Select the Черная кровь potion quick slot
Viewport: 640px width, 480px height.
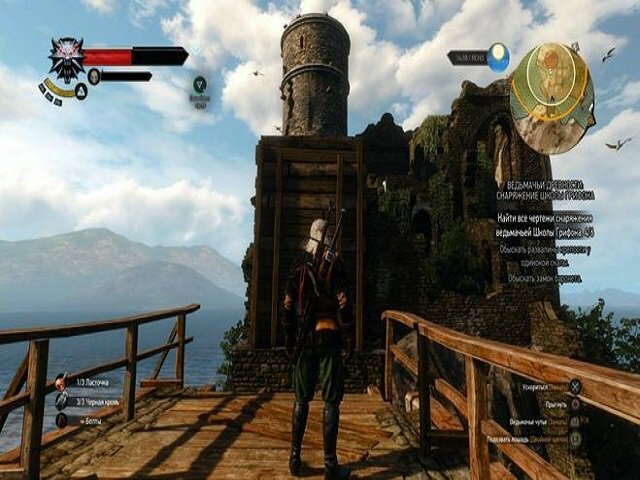tap(61, 401)
